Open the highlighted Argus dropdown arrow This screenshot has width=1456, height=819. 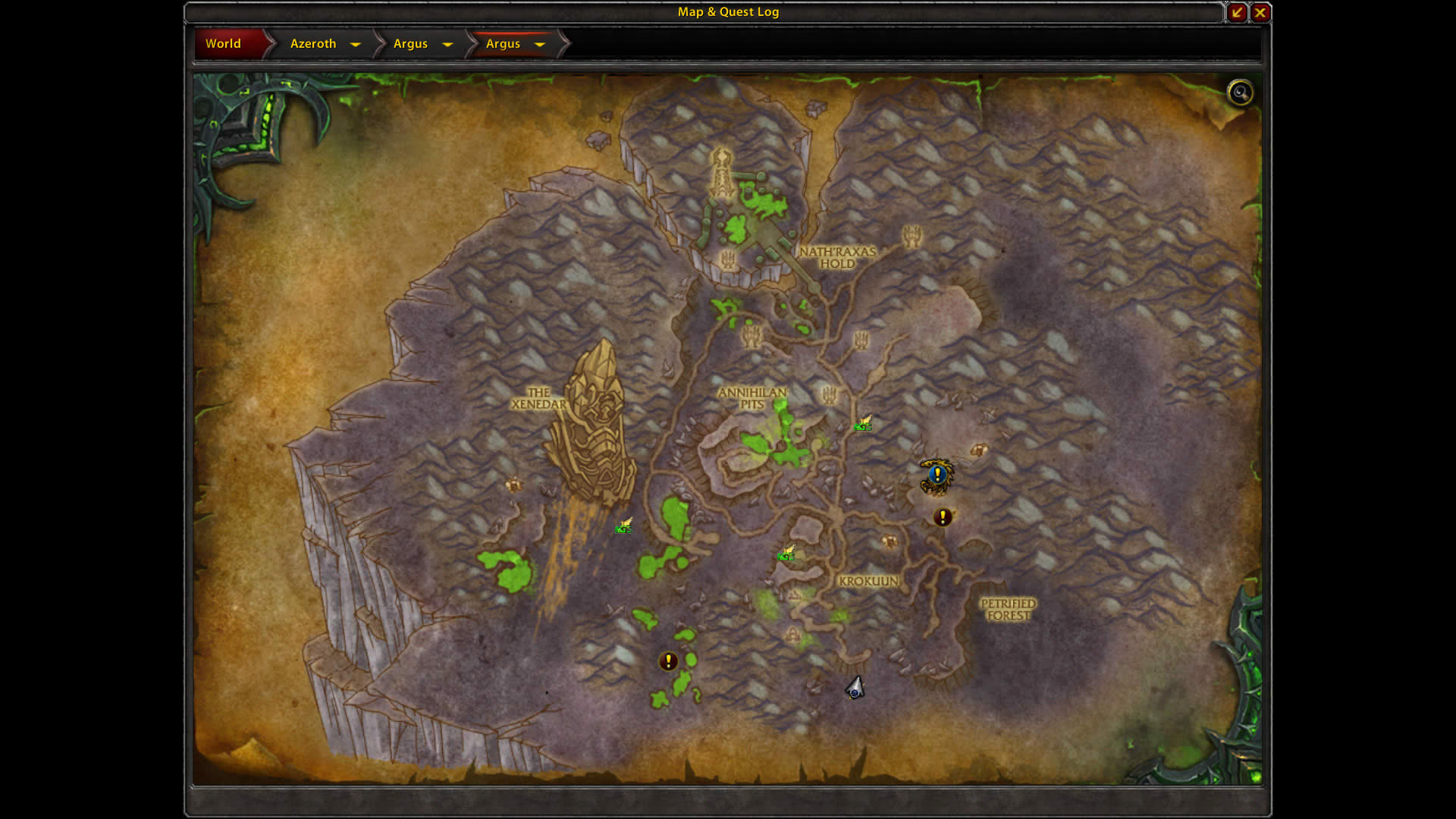click(x=540, y=45)
